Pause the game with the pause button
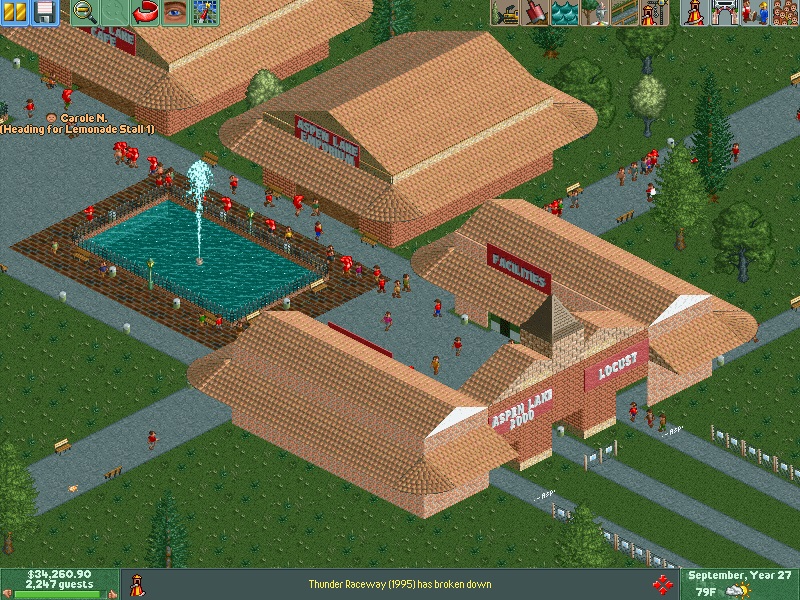Viewport: 800px width, 600px height. [16, 12]
